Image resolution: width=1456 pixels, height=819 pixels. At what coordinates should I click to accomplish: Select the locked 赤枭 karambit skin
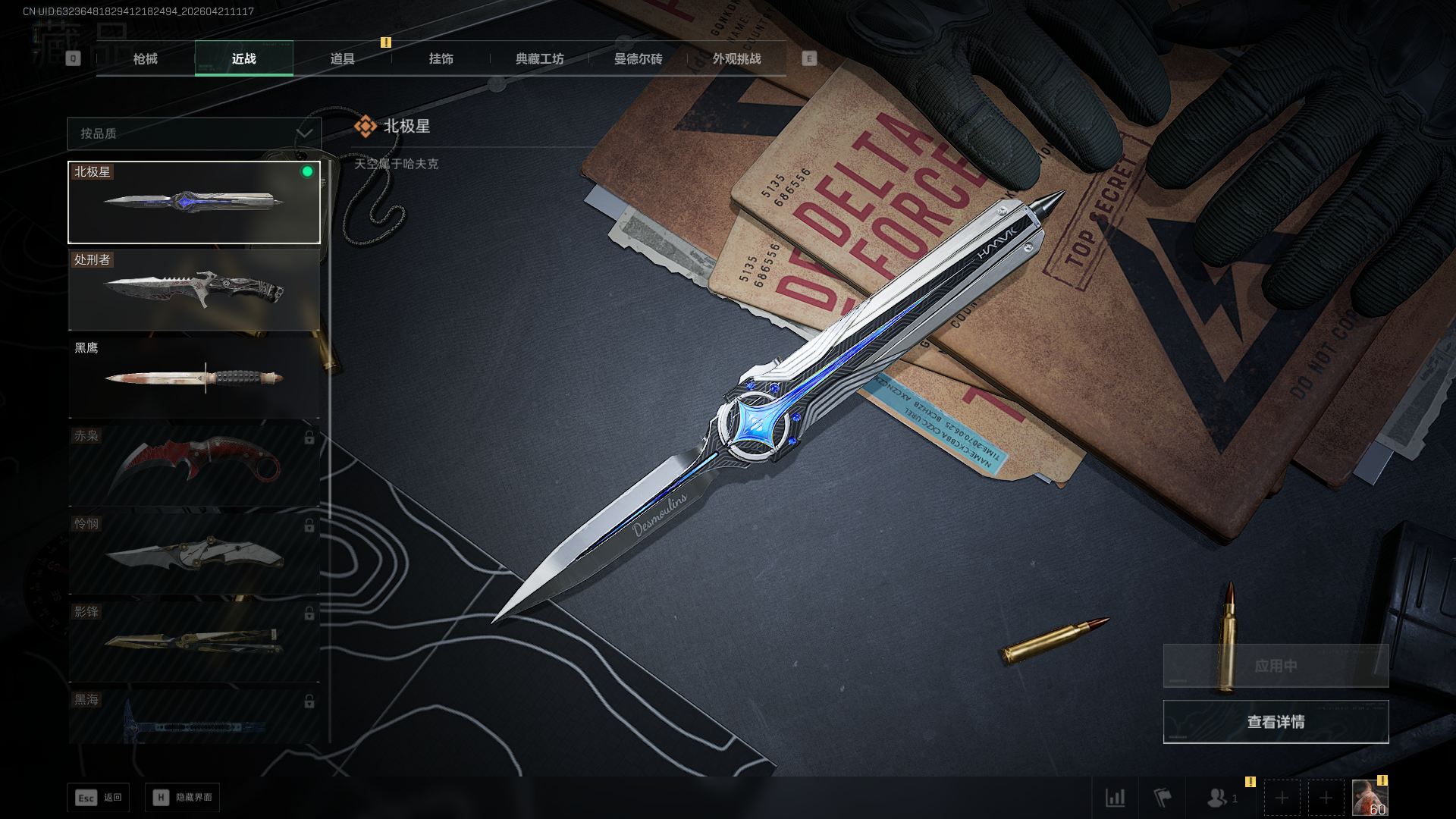point(194,466)
